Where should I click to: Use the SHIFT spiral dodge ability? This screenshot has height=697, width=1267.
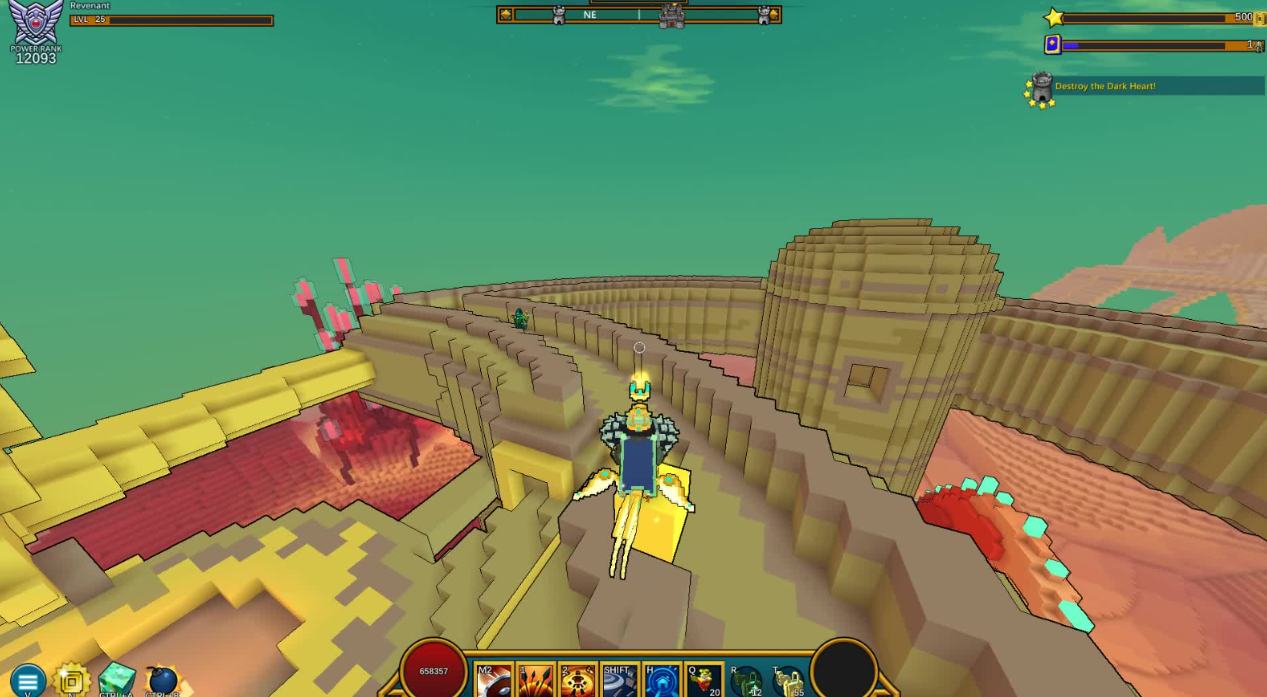620,681
